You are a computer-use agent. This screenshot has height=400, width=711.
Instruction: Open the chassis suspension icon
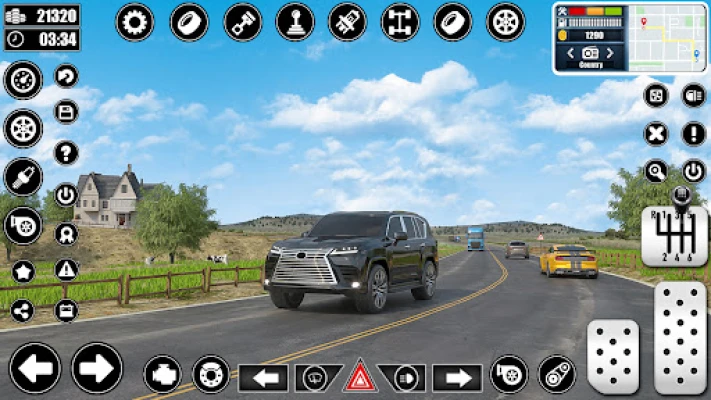click(x=400, y=22)
